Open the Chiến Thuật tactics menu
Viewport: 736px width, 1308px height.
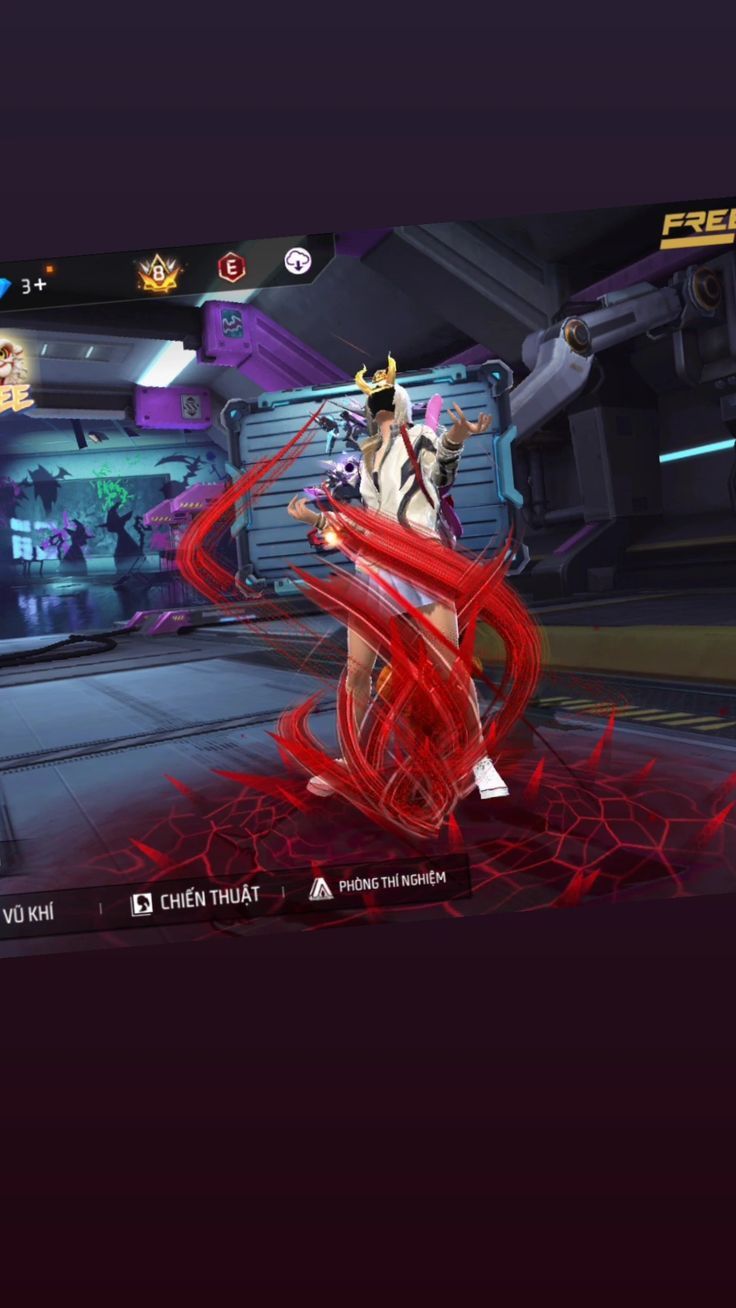pyautogui.click(x=195, y=900)
